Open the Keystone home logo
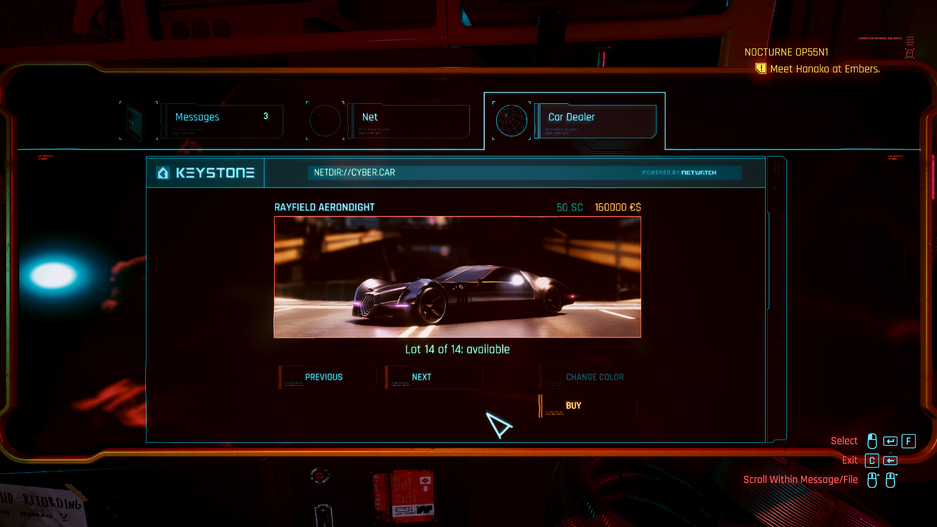This screenshot has height=527, width=937. click(x=206, y=173)
